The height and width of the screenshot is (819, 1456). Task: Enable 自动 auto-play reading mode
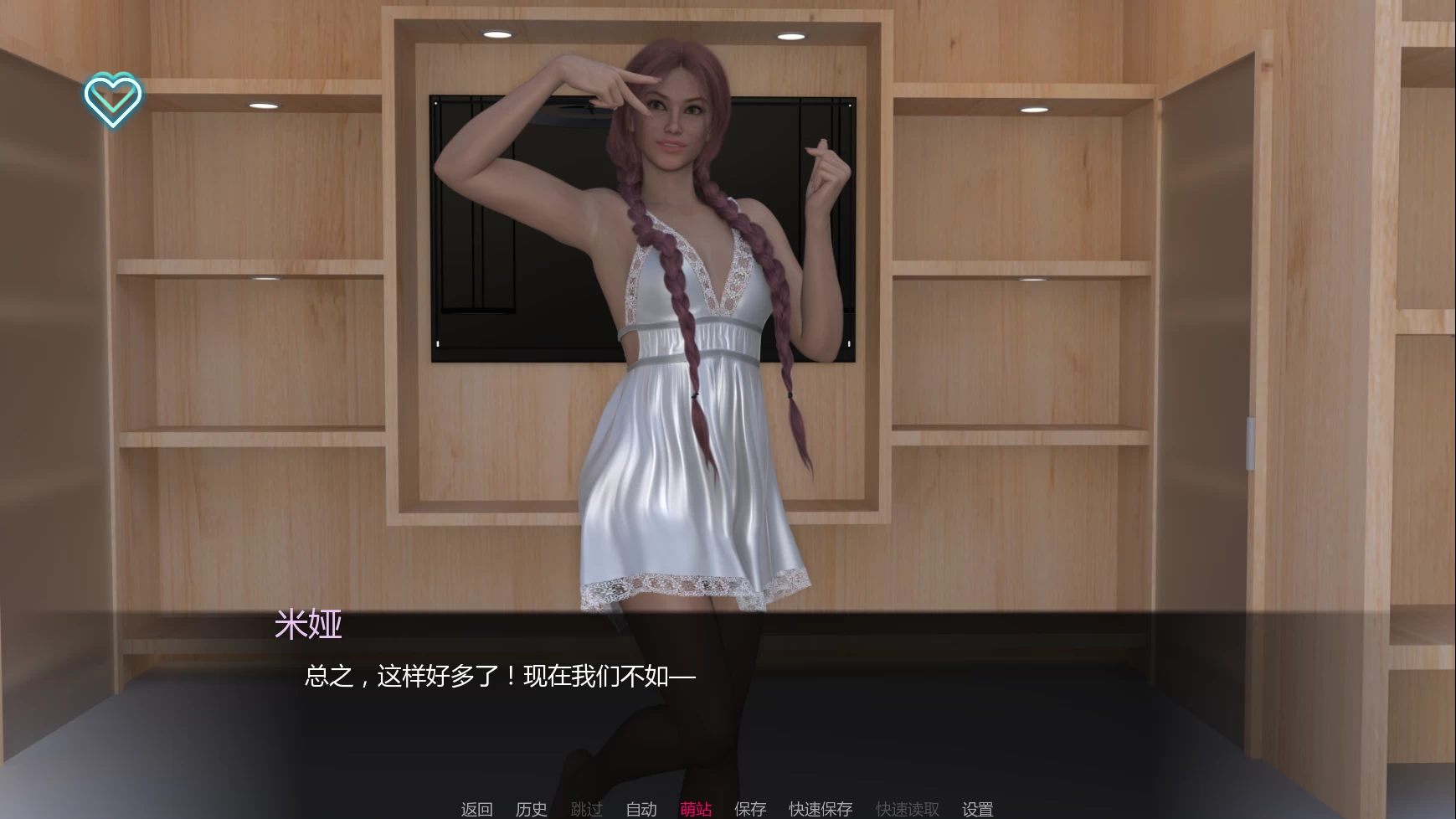(641, 809)
